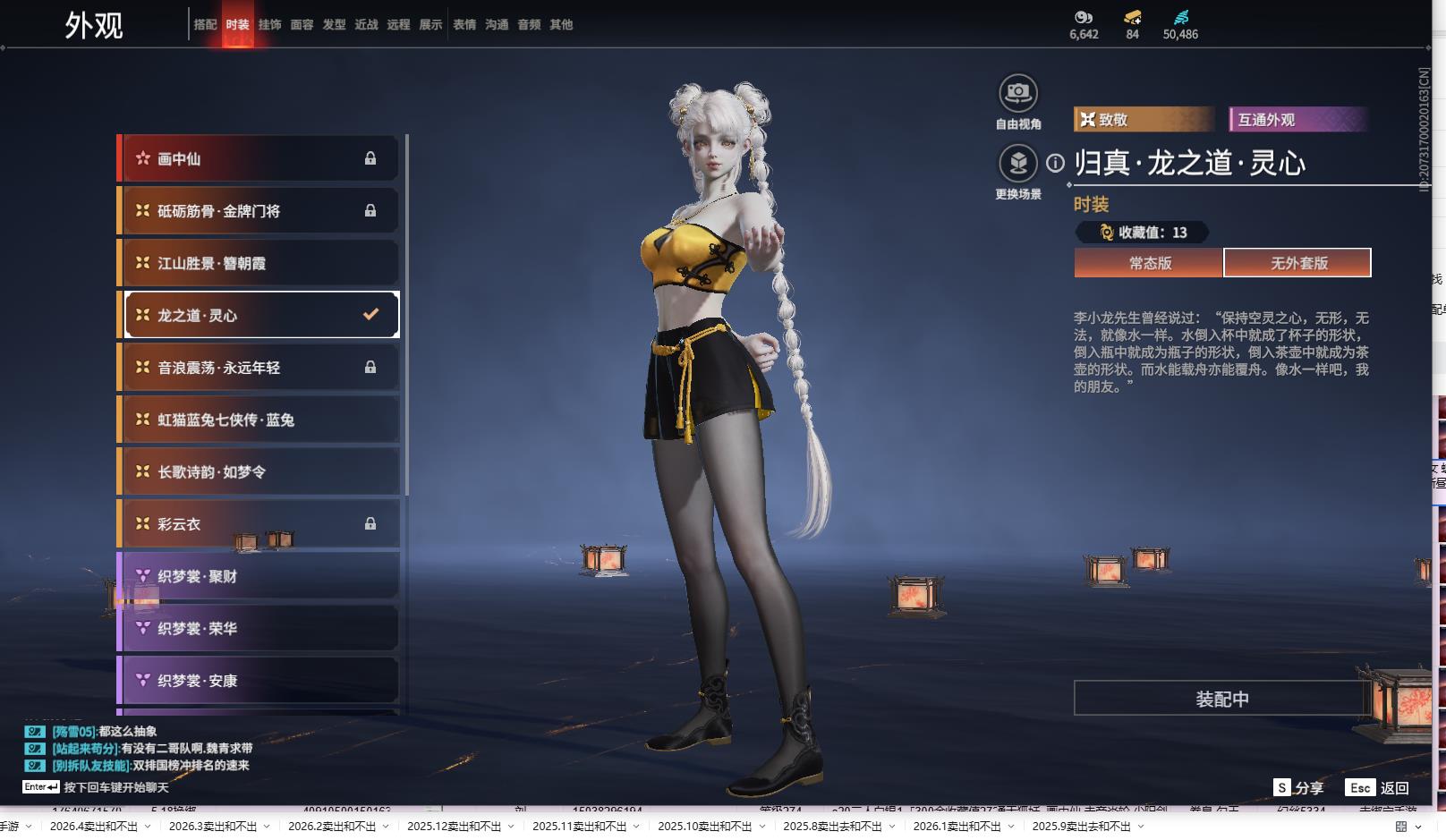Choose the 长歌诗韵·如梦令 outfit
Screen dimensions: 1446x840
258,471
